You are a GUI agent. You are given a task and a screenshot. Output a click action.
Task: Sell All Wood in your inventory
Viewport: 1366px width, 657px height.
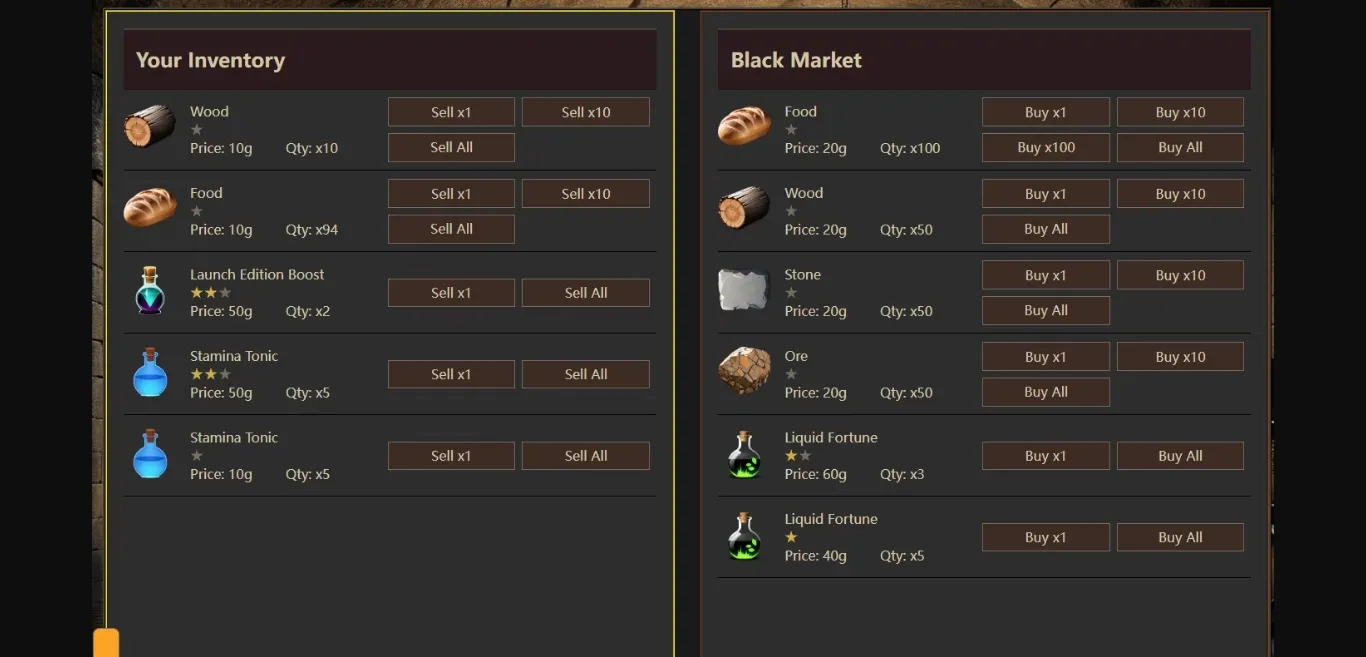tap(451, 147)
